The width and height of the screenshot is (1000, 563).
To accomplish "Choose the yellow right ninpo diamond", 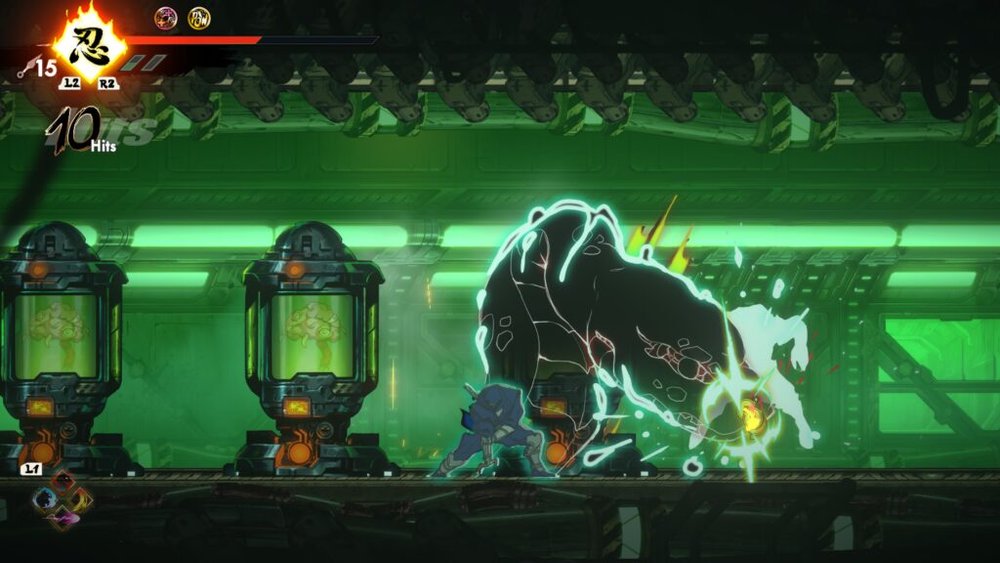I will click(x=80, y=498).
